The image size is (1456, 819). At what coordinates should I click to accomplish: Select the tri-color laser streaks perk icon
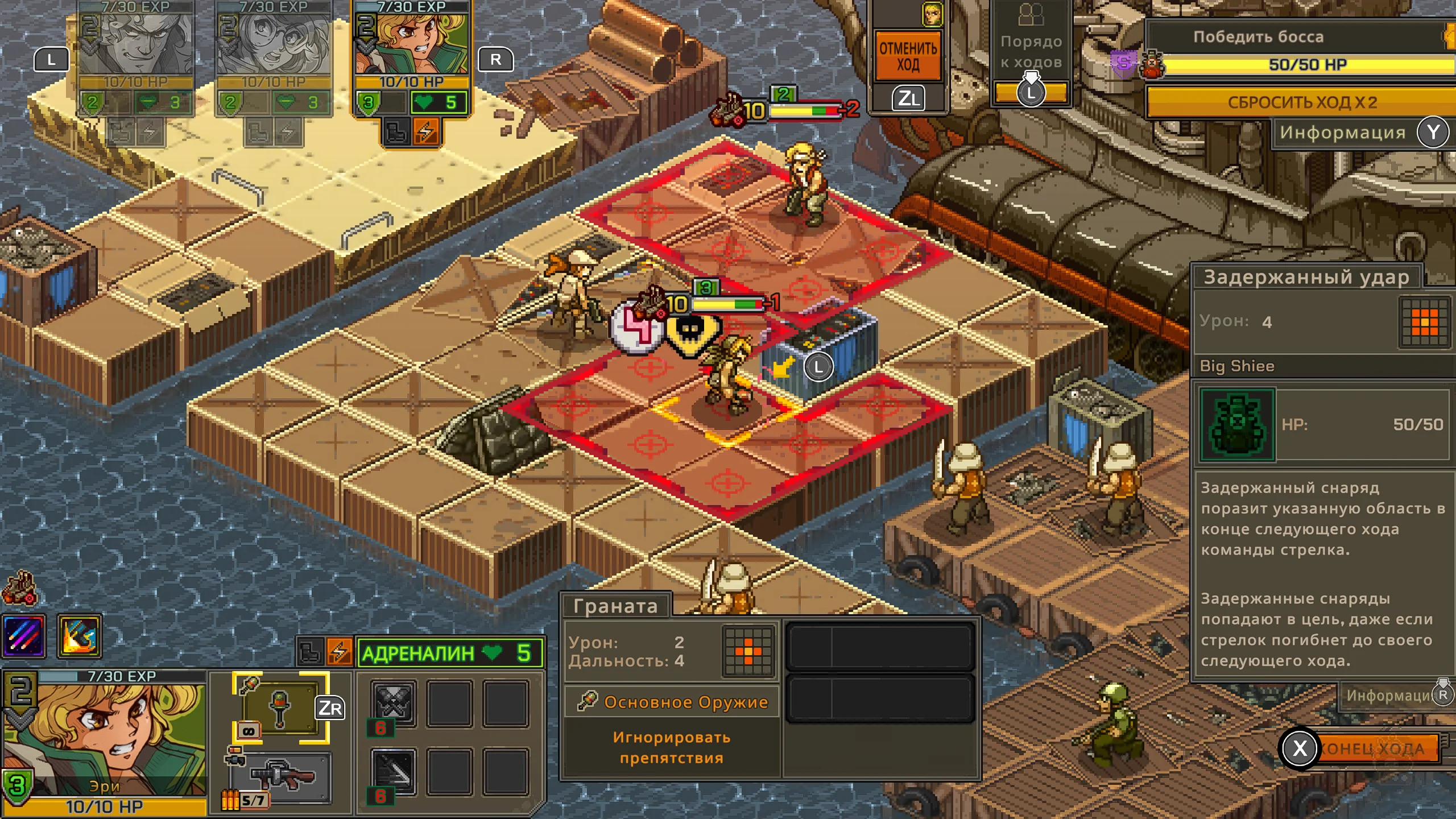click(x=24, y=636)
